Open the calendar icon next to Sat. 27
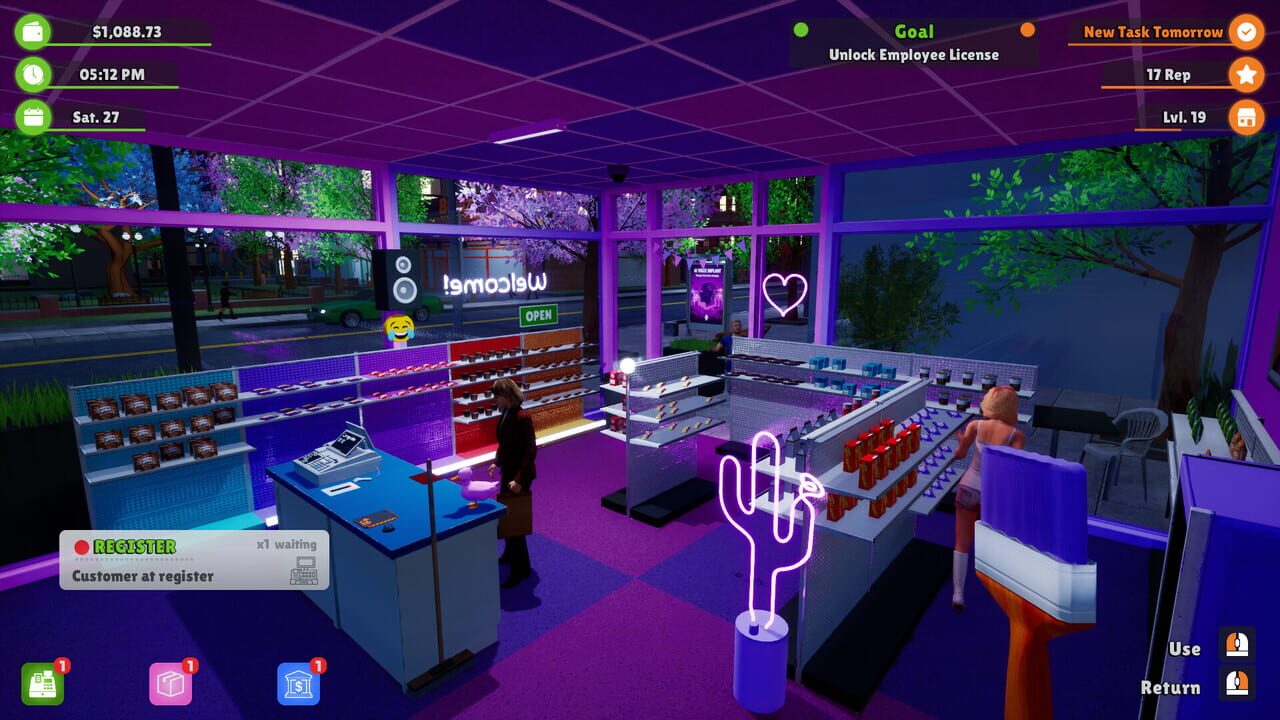Image resolution: width=1280 pixels, height=720 pixels. click(x=31, y=117)
